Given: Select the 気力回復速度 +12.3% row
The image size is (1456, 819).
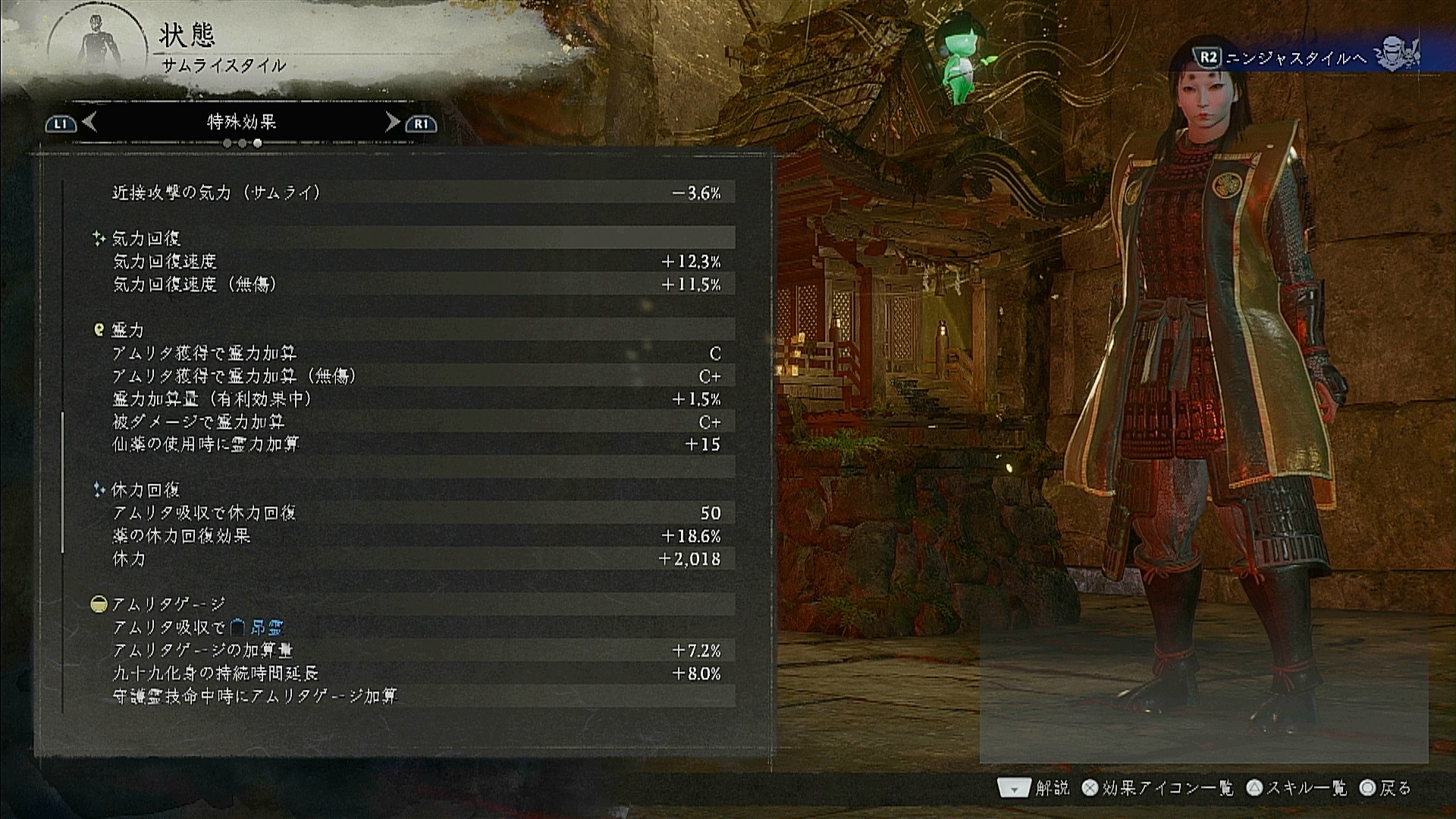Looking at the screenshot, I should tap(416, 262).
